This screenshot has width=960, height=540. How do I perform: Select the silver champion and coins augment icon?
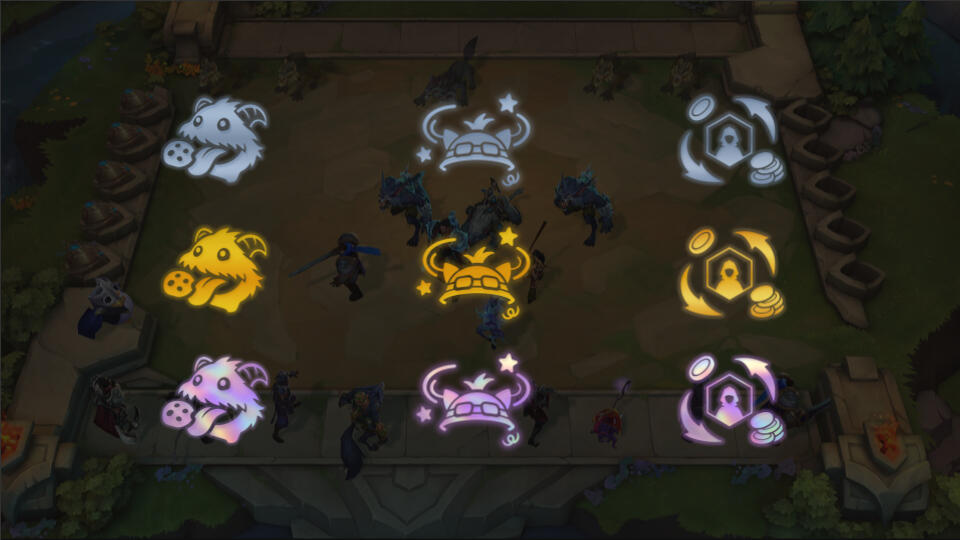(x=733, y=140)
